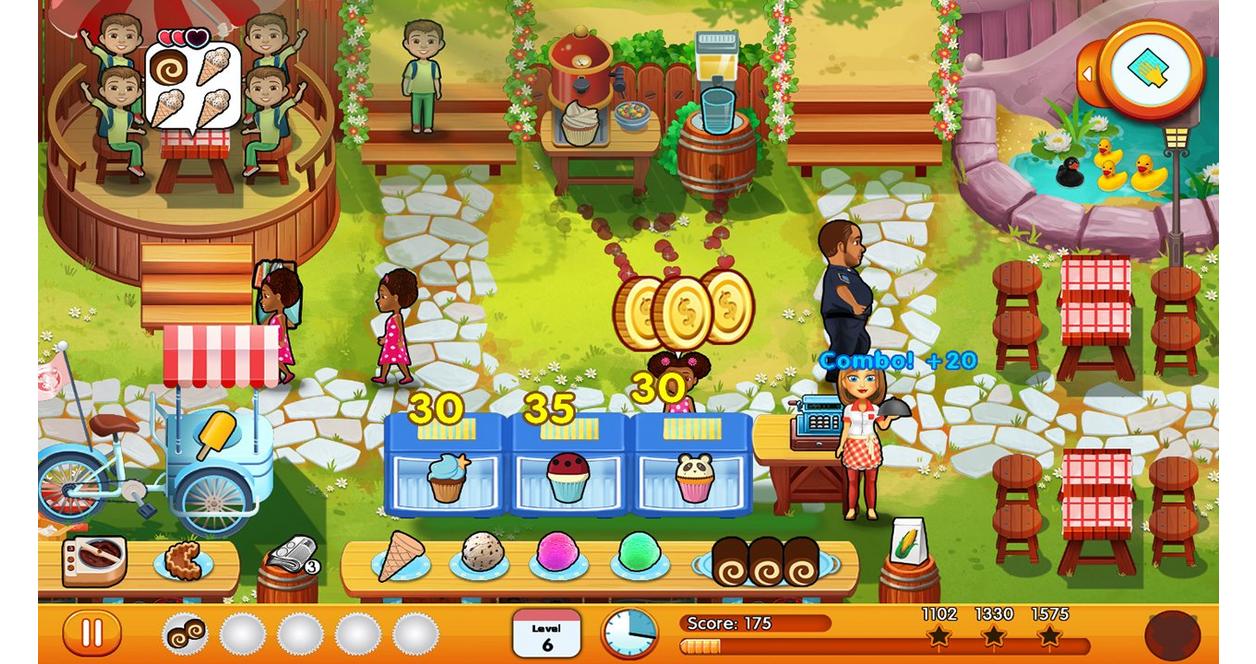Click the cash register to check out
The image size is (1256, 664).
(815, 424)
